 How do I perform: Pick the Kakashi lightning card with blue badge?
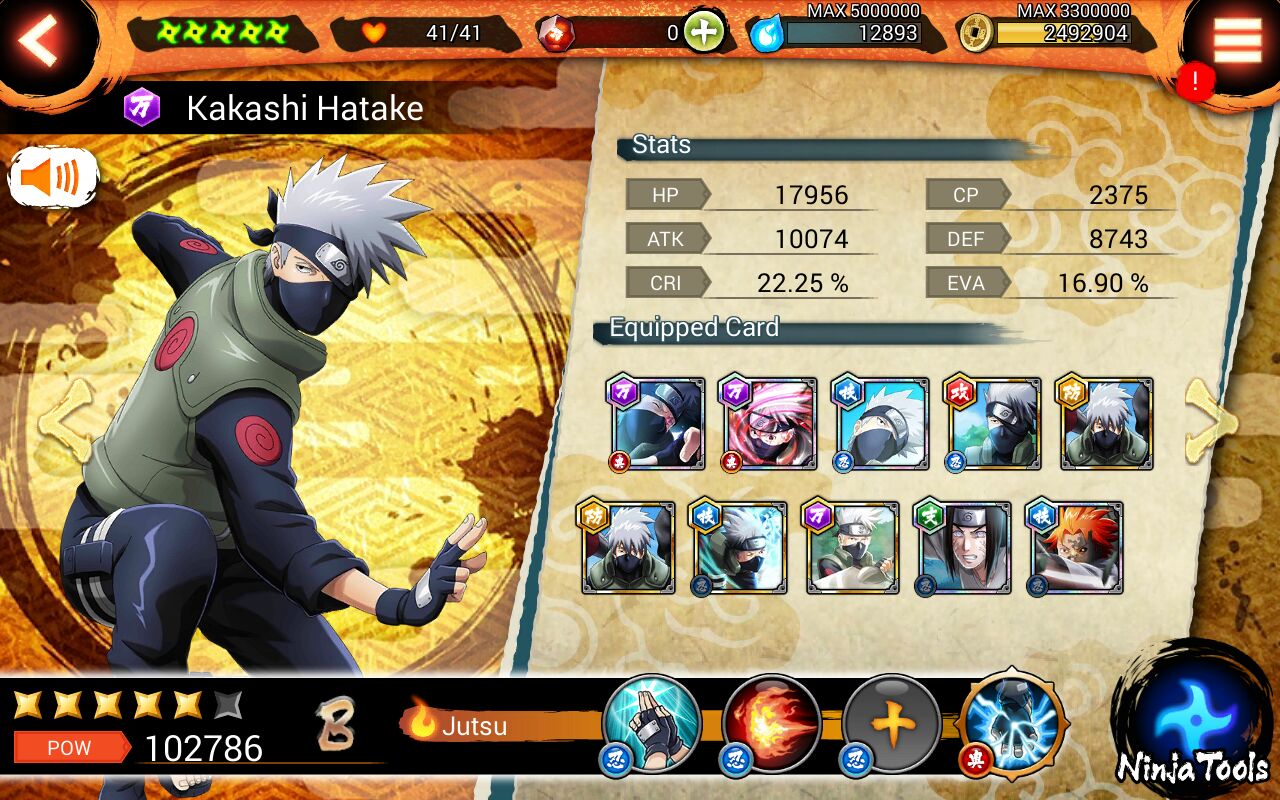tap(738, 548)
